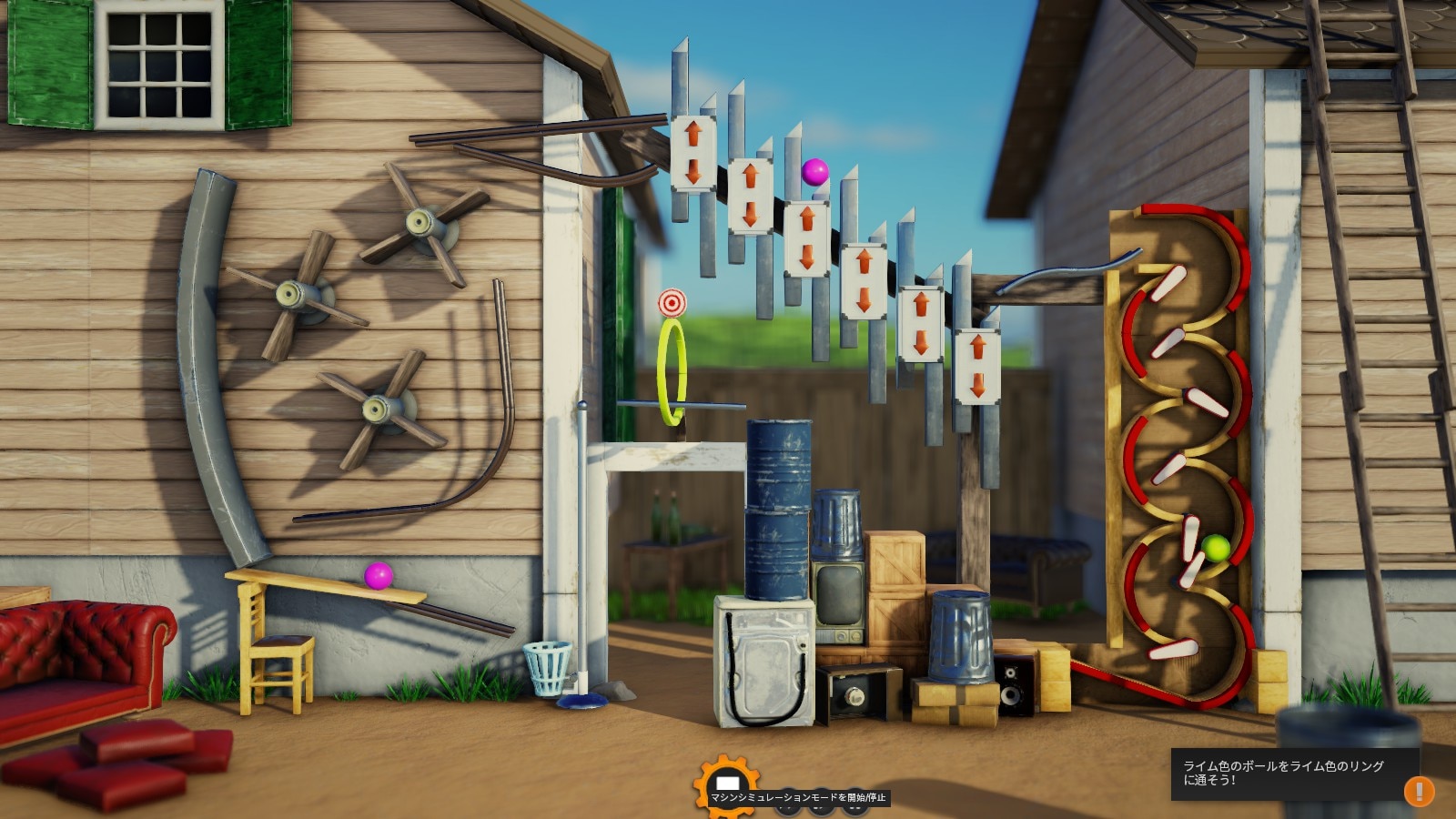Select the bullseye target above the lime ring
The height and width of the screenshot is (819, 1456).
673,300
